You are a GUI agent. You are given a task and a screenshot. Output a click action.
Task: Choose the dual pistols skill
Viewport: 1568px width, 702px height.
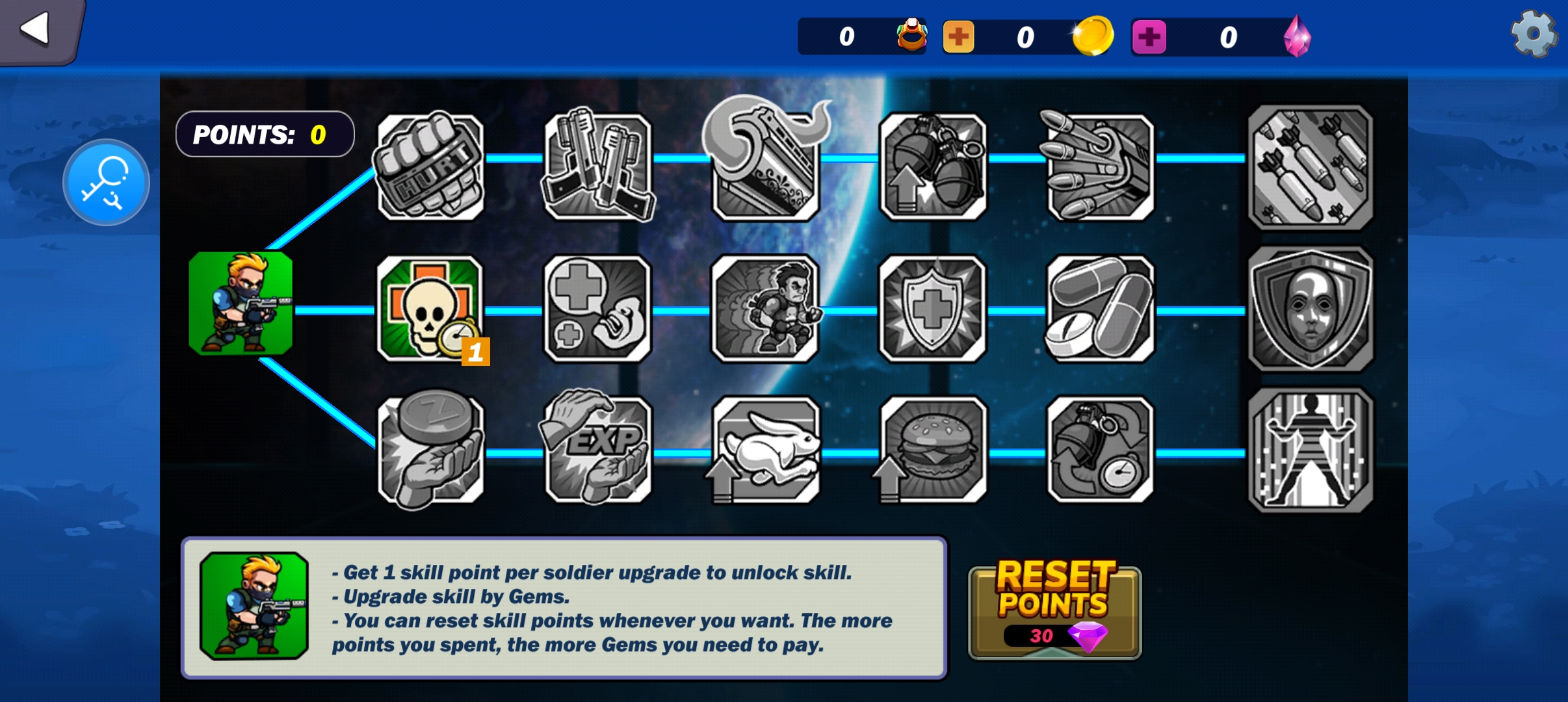pyautogui.click(x=597, y=167)
